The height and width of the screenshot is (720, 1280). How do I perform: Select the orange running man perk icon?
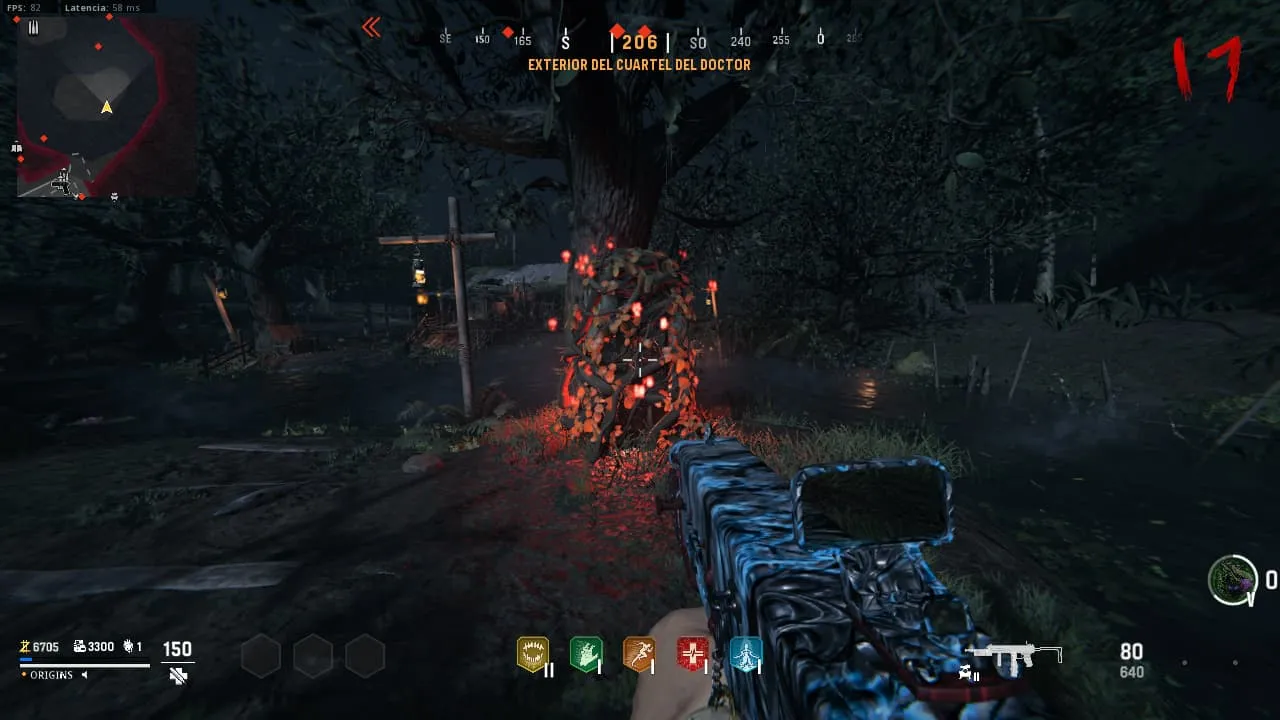[638, 654]
